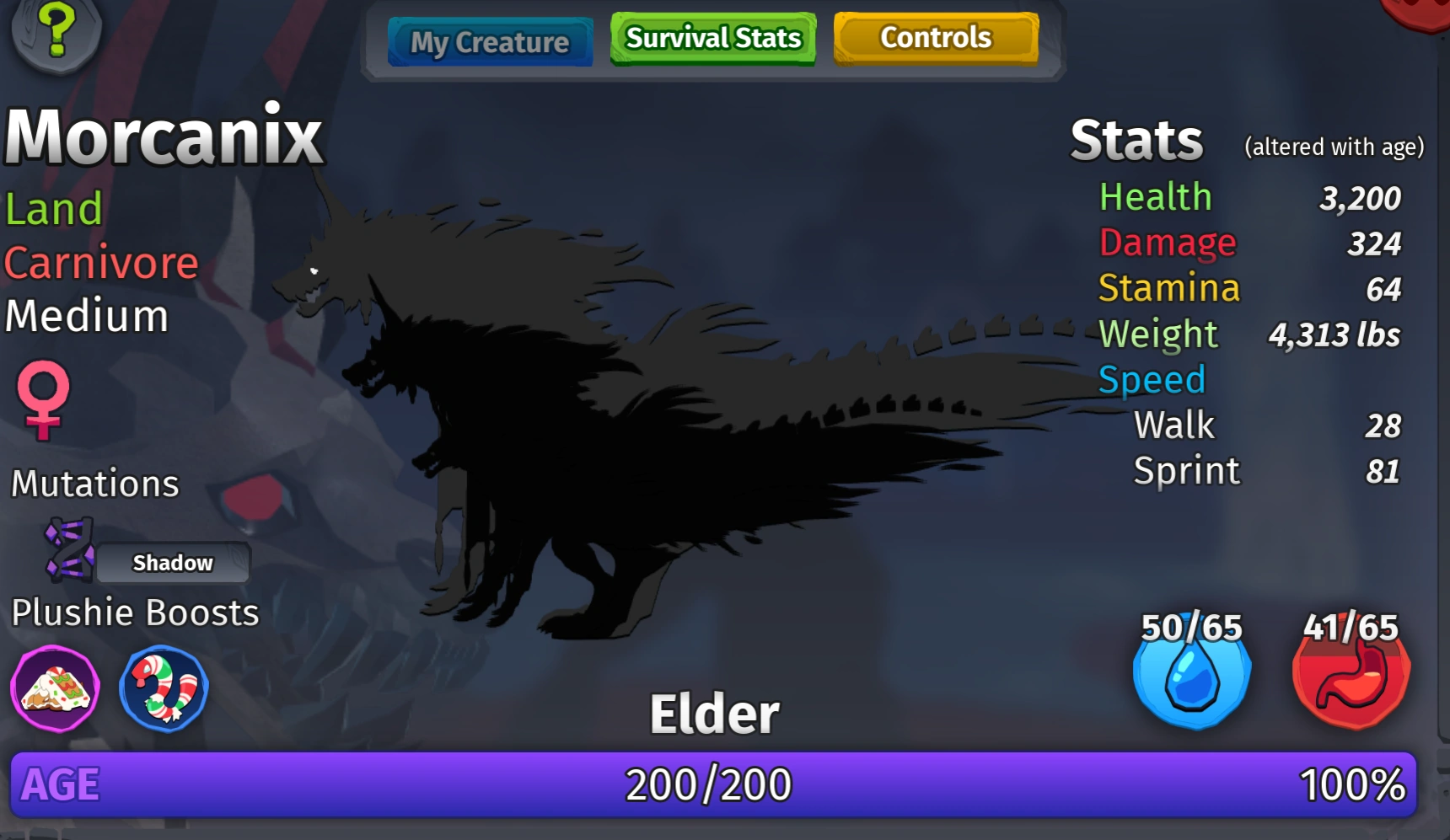Select the cookie plushie boost icon
The height and width of the screenshot is (840, 1450).
point(54,688)
